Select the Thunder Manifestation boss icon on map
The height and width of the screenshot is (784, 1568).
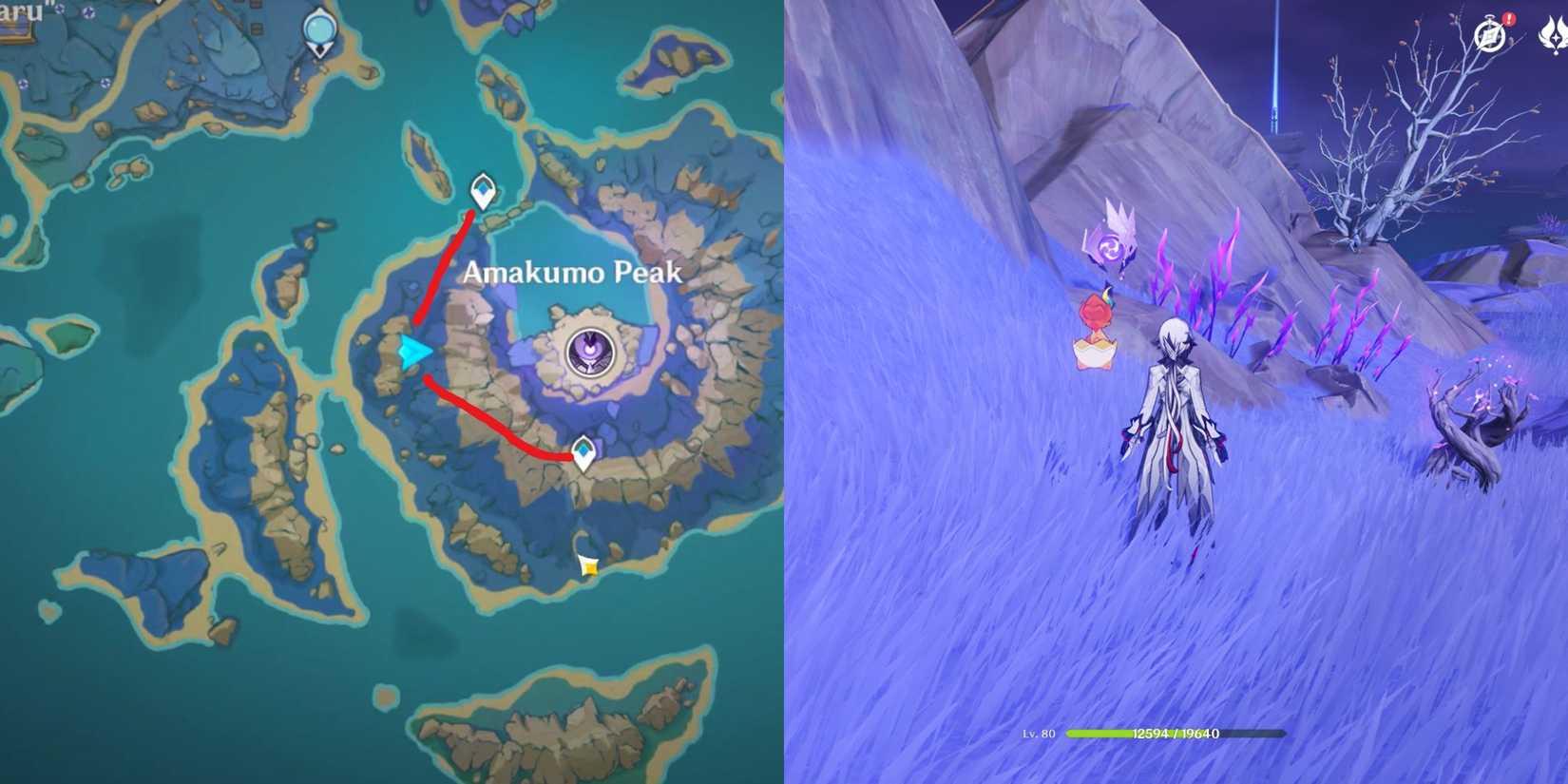click(x=589, y=353)
